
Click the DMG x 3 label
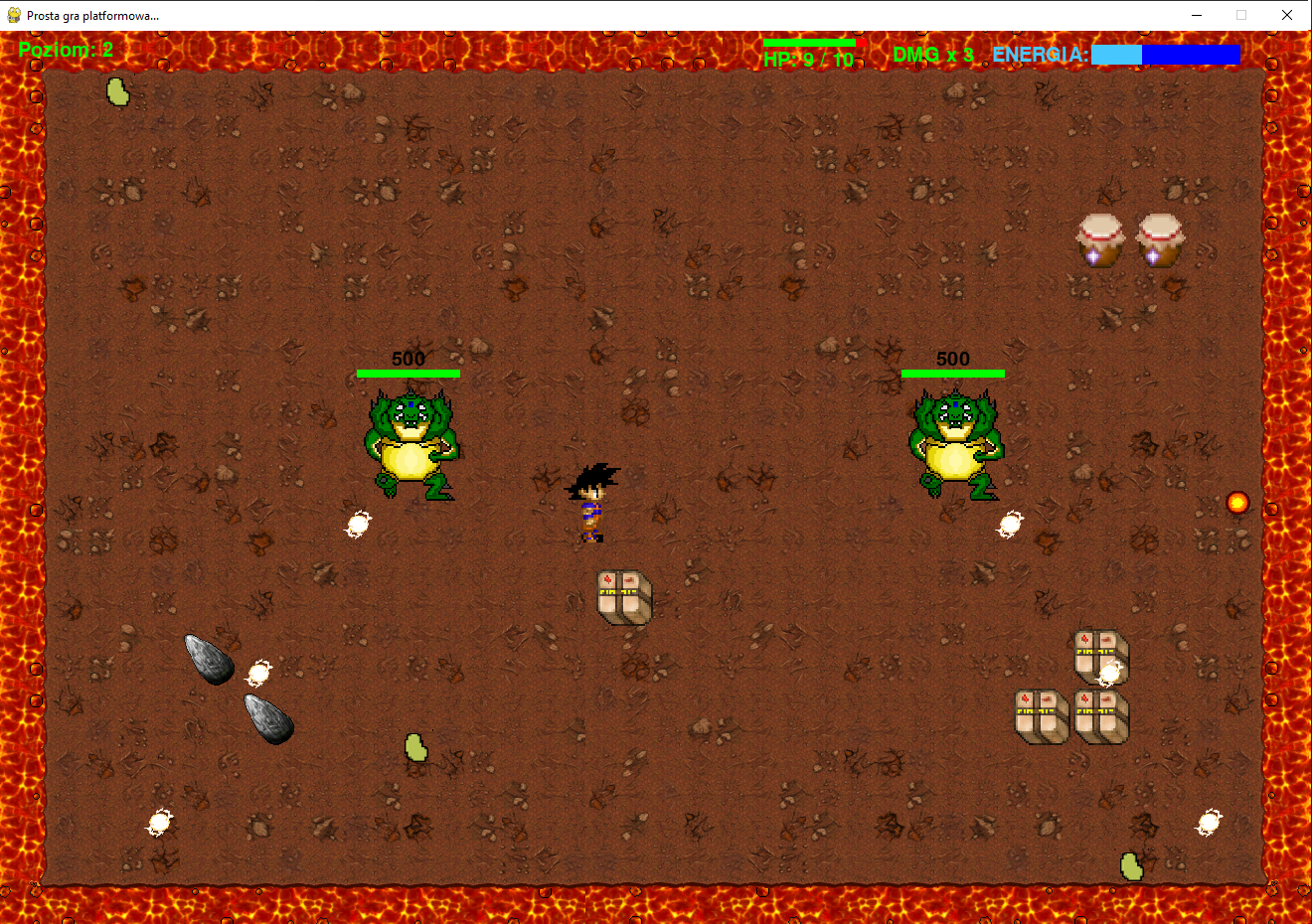pyautogui.click(x=934, y=55)
